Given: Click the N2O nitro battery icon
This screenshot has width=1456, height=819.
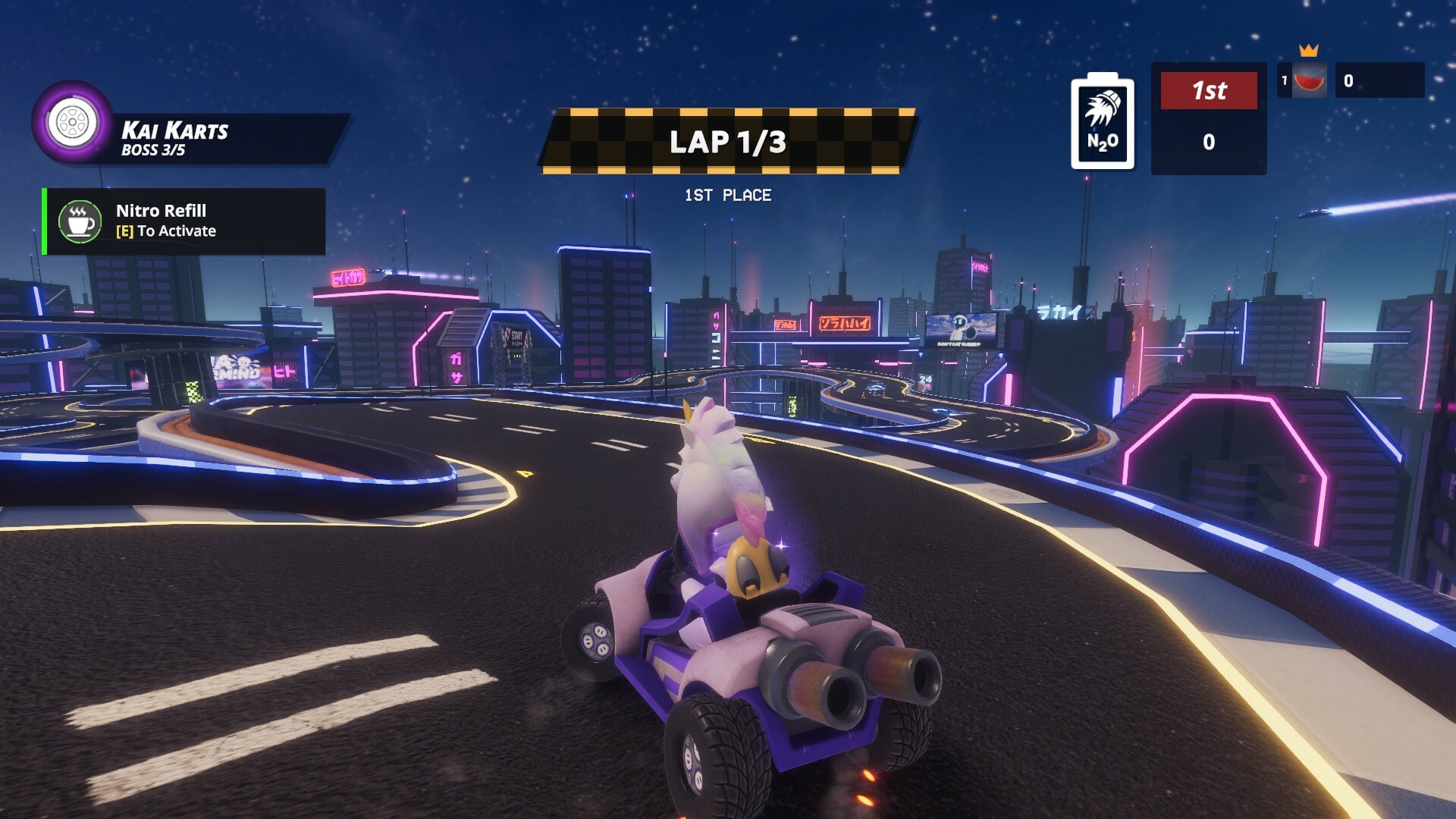Looking at the screenshot, I should pyautogui.click(x=1102, y=121).
